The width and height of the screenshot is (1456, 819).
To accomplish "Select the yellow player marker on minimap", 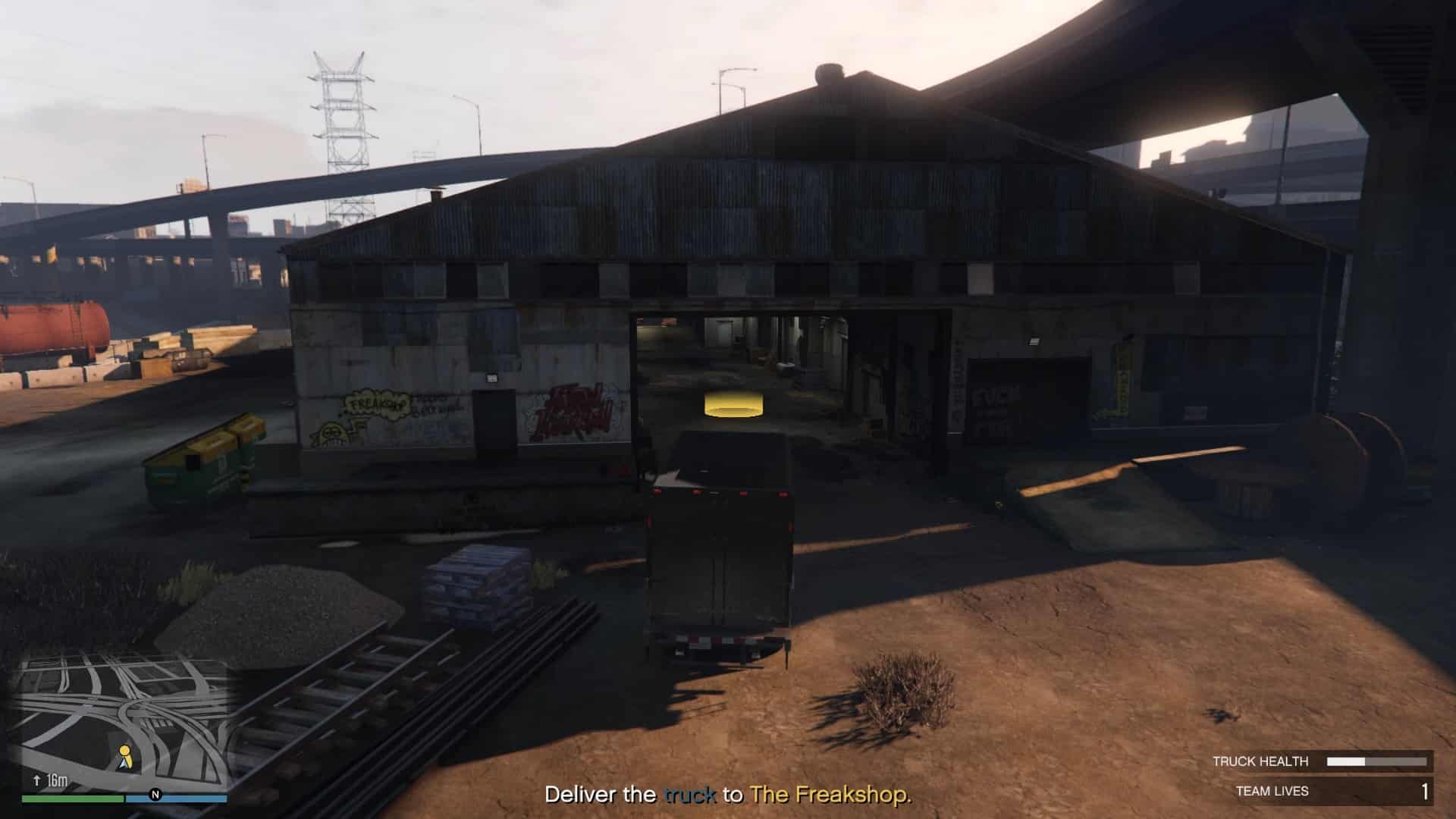I will [125, 755].
